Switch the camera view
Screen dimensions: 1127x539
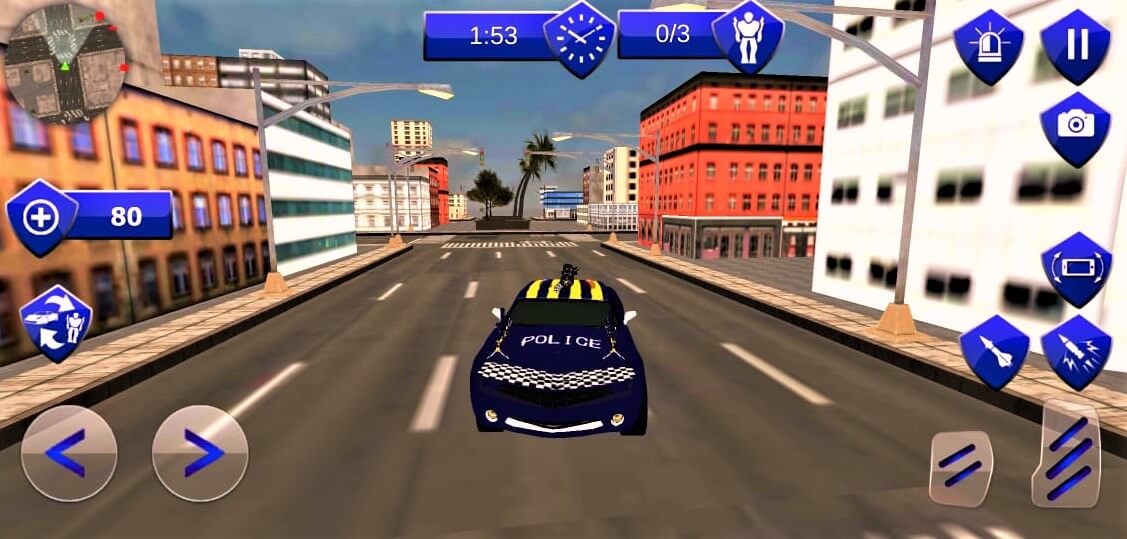pos(1075,128)
